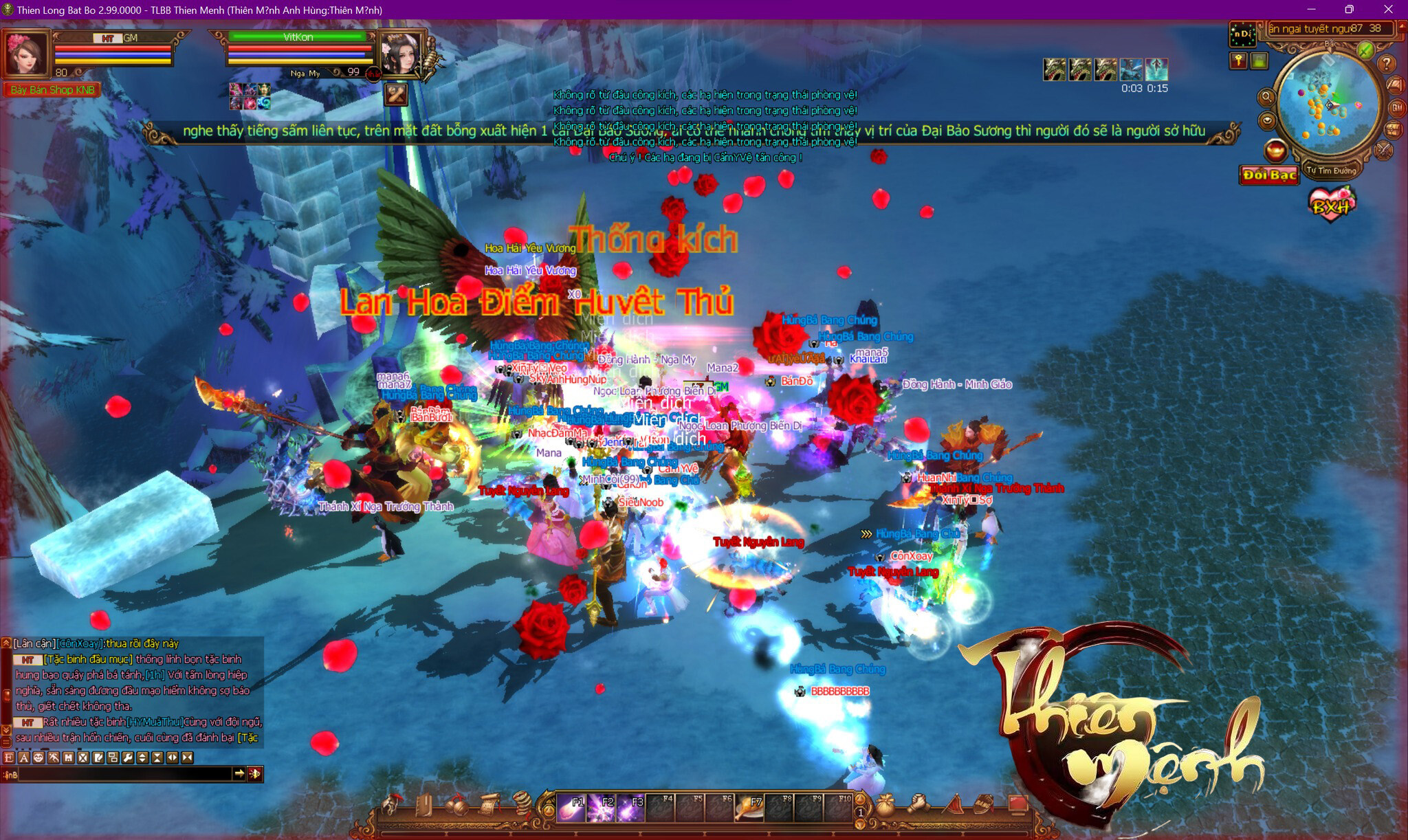Select VitKon's target portrait

coord(400,54)
